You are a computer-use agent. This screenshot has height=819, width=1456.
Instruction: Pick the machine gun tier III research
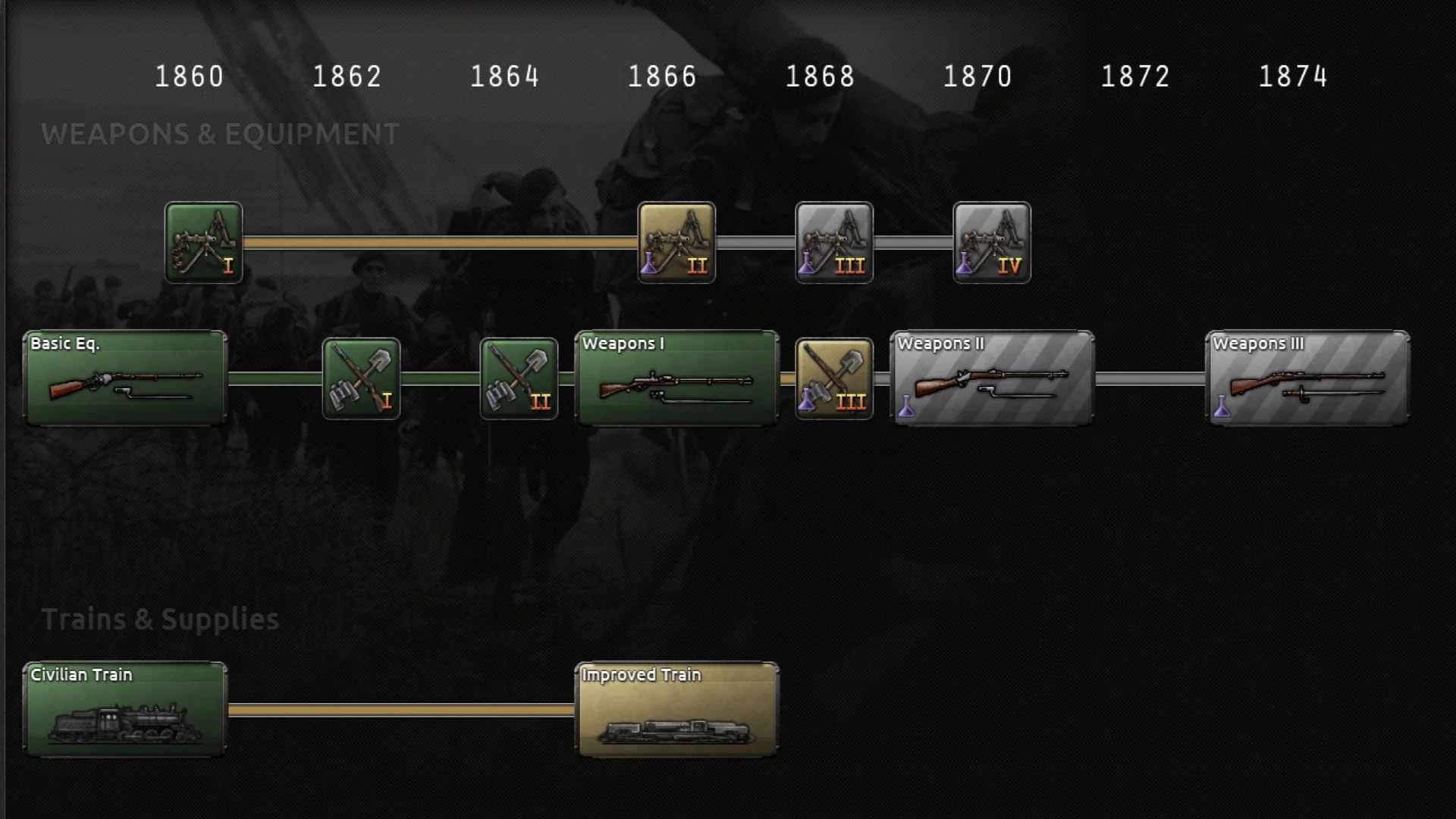click(x=834, y=243)
